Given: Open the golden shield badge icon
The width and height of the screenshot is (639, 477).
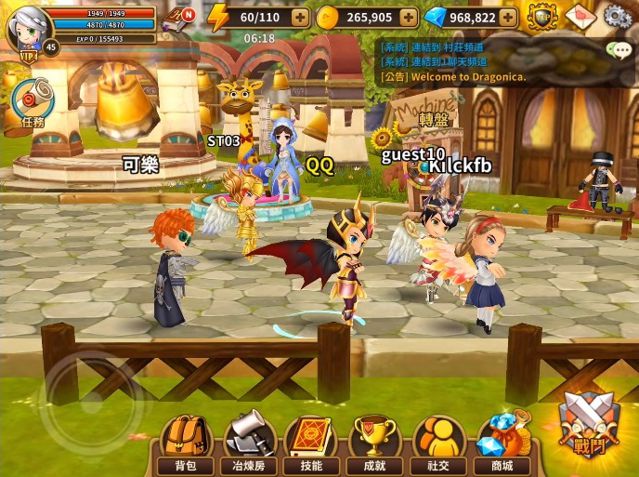Looking at the screenshot, I should pos(543,17).
